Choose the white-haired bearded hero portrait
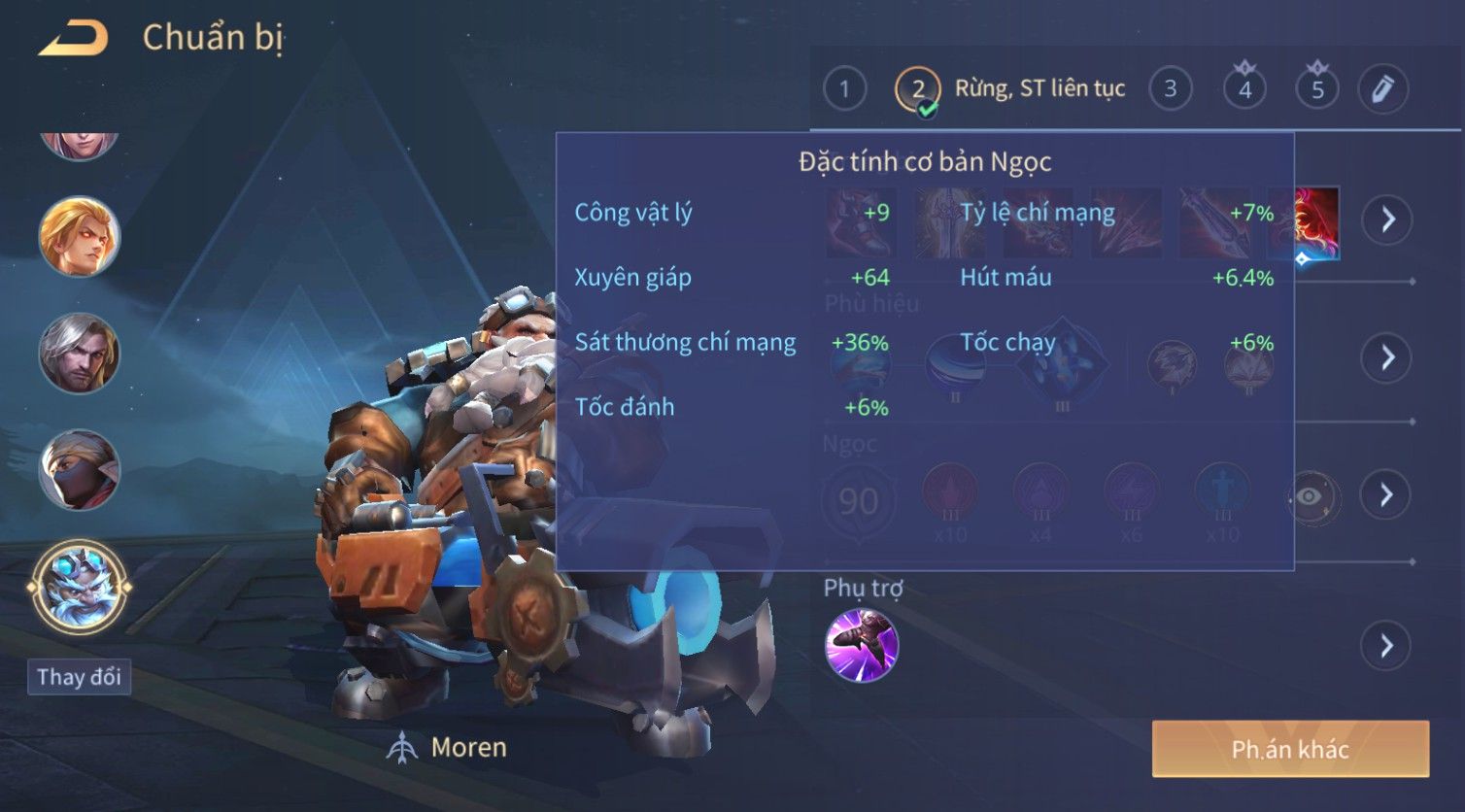Image resolution: width=1465 pixels, height=812 pixels. point(79,353)
